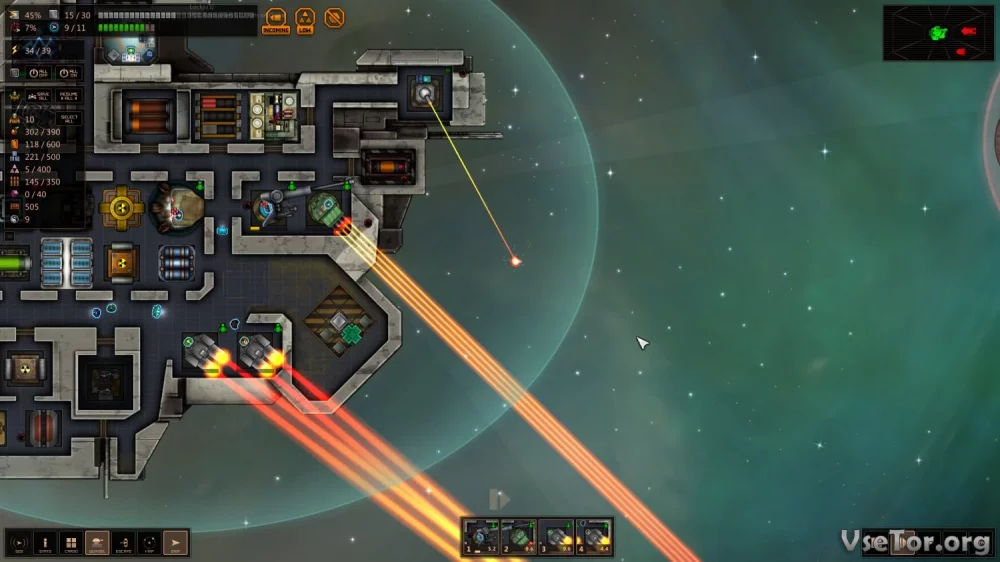
Task: Click the ship arrow toolbar button
Action: pos(175,543)
